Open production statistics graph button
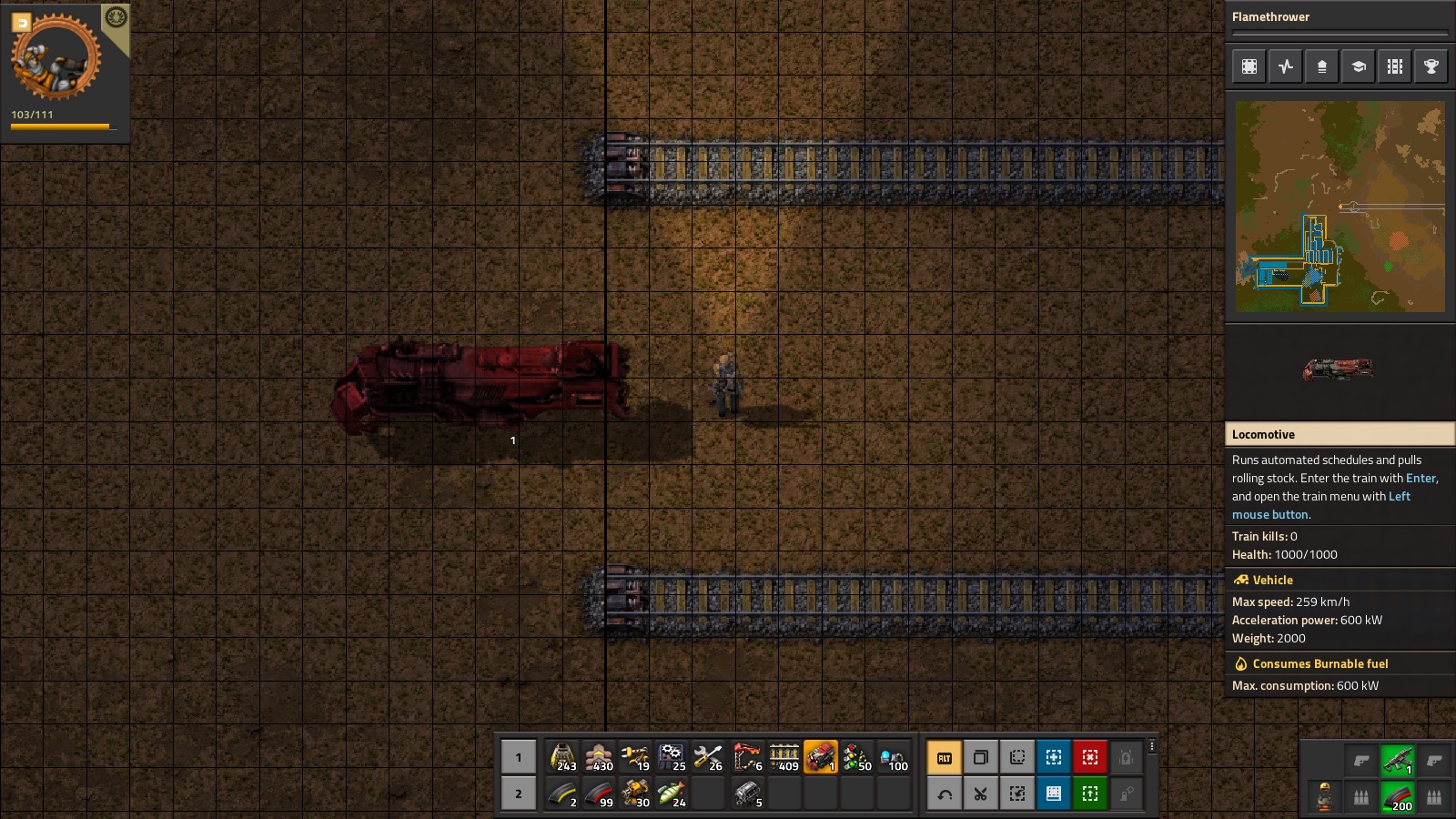The height and width of the screenshot is (819, 1456). pos(1286,66)
